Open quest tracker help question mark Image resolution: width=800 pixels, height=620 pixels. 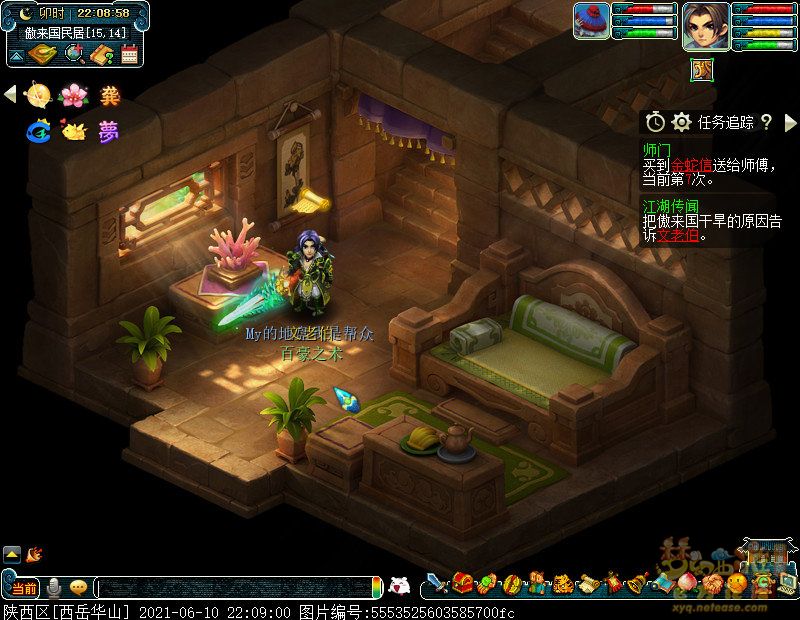click(766, 122)
